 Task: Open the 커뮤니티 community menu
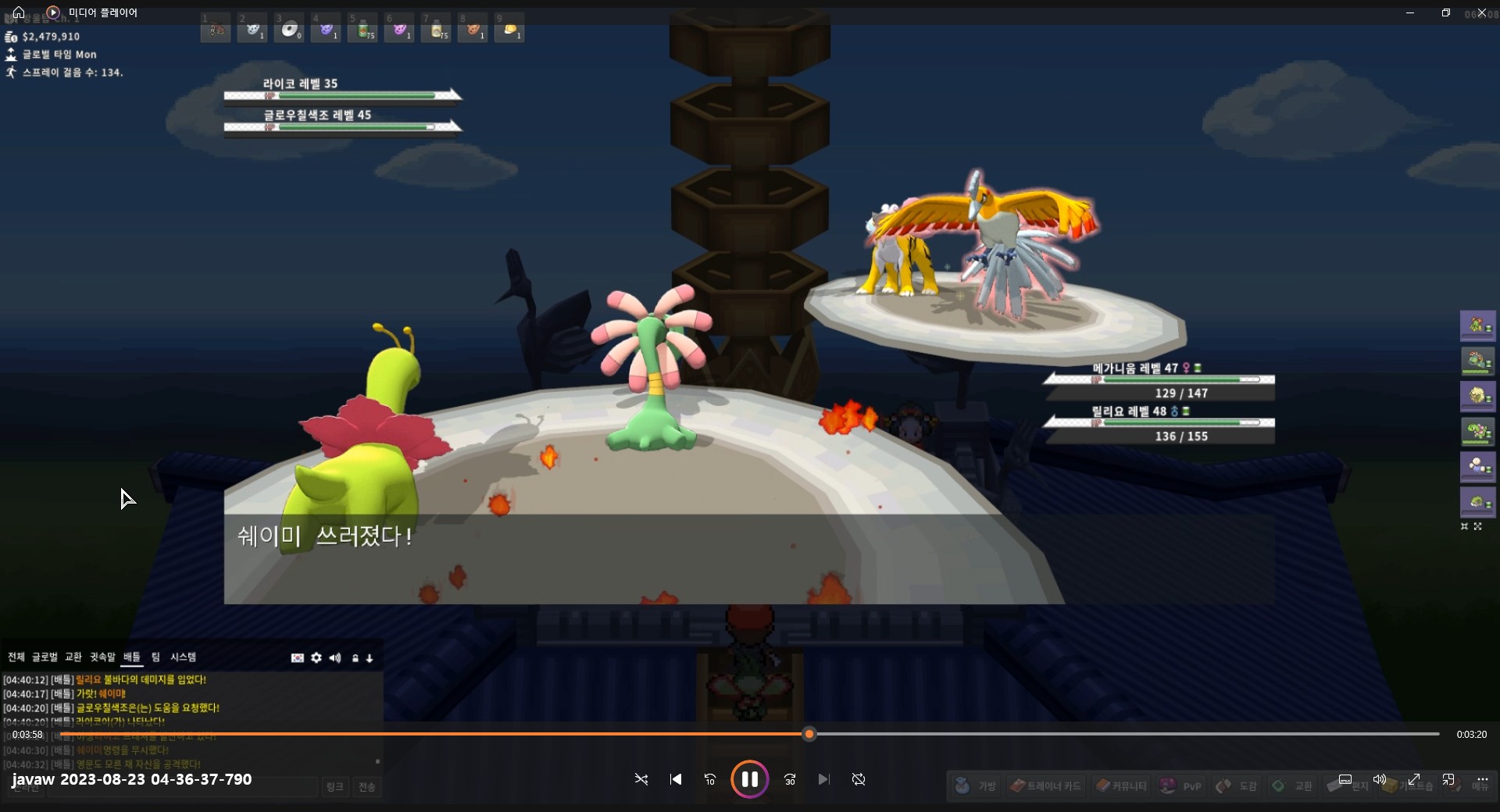(x=1121, y=785)
